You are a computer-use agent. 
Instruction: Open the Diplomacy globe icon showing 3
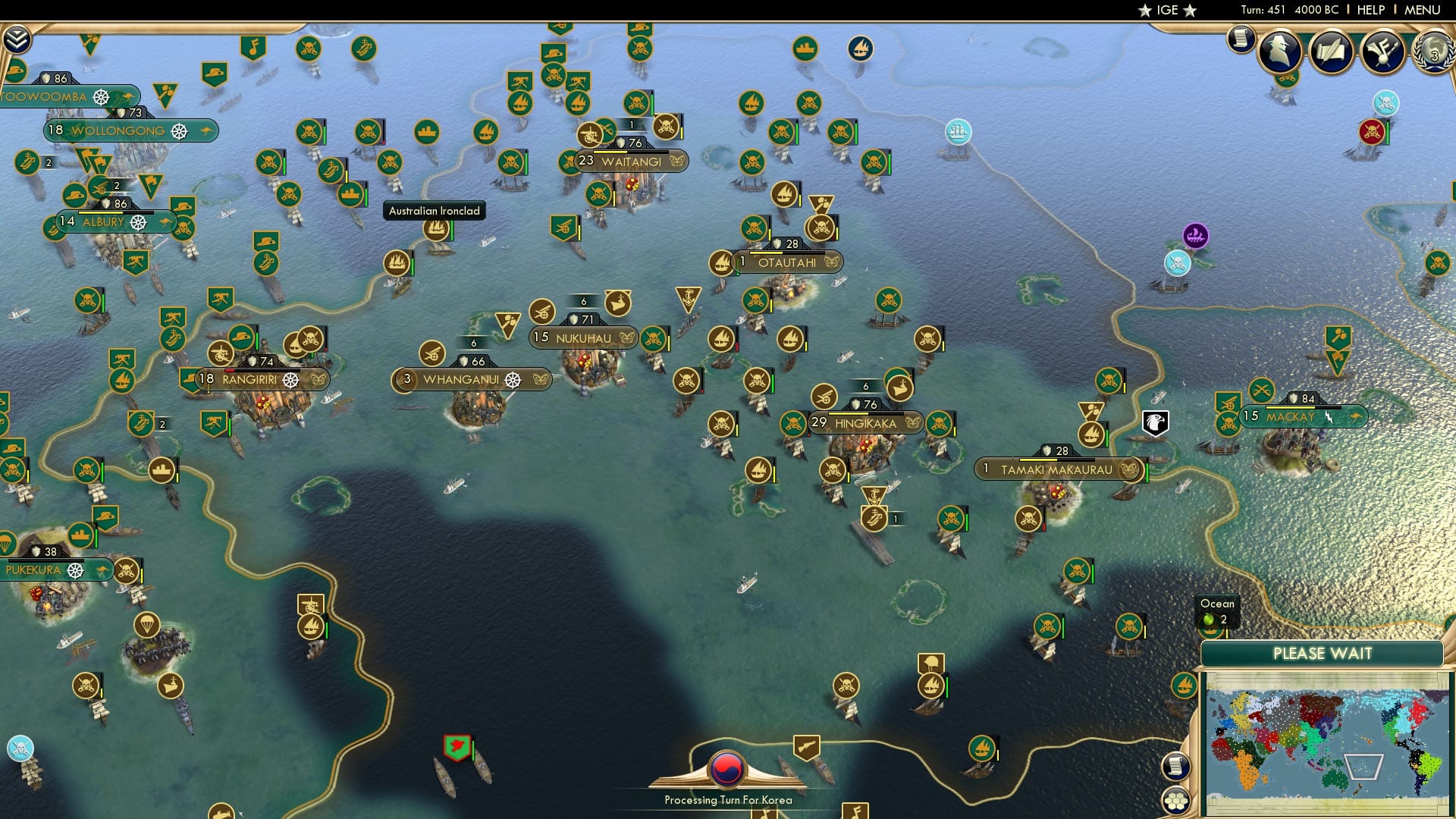point(1432,53)
